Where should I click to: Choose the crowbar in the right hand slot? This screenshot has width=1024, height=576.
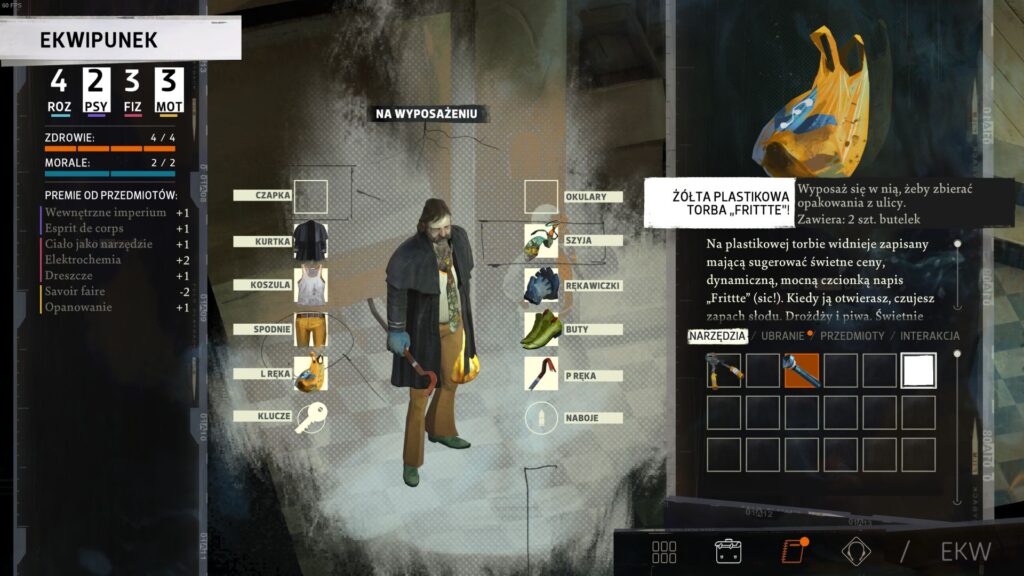541,372
